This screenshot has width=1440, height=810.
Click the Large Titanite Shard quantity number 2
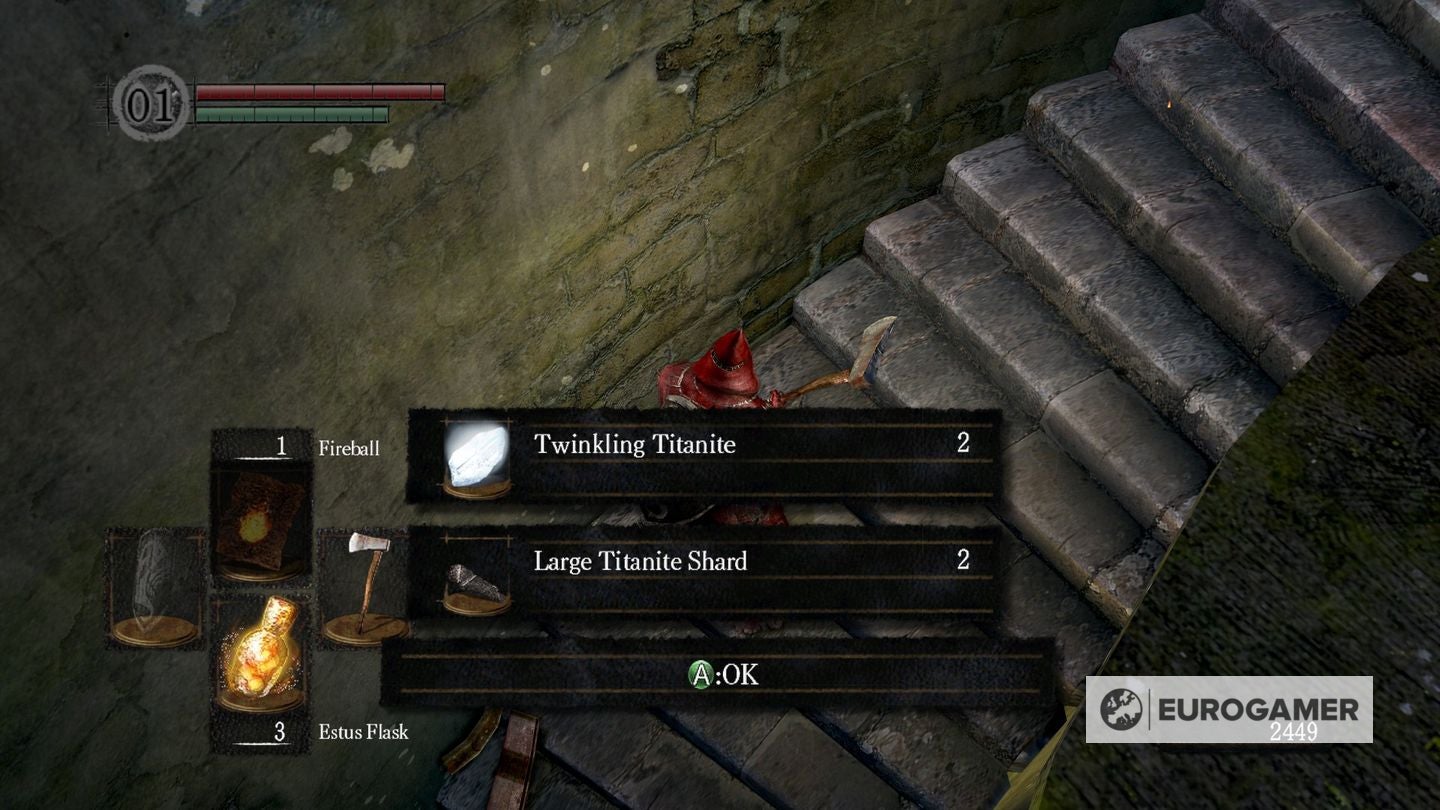click(962, 562)
